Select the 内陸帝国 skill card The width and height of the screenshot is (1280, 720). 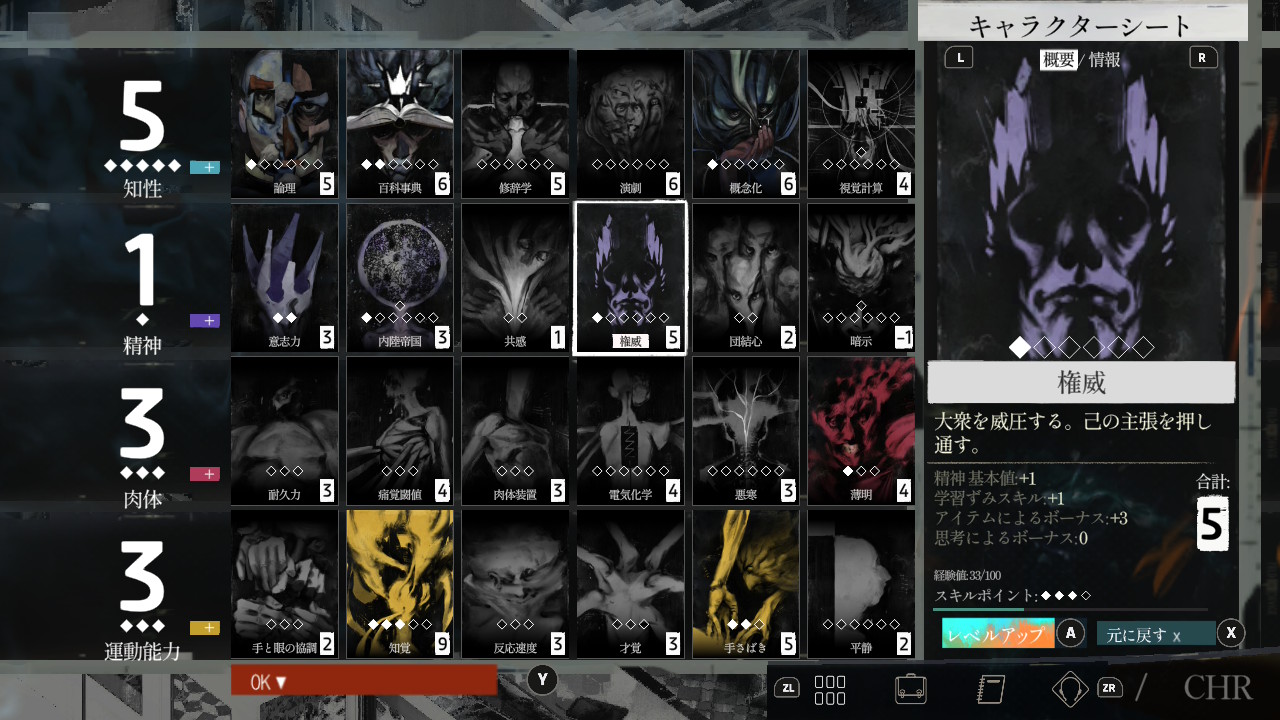click(400, 277)
